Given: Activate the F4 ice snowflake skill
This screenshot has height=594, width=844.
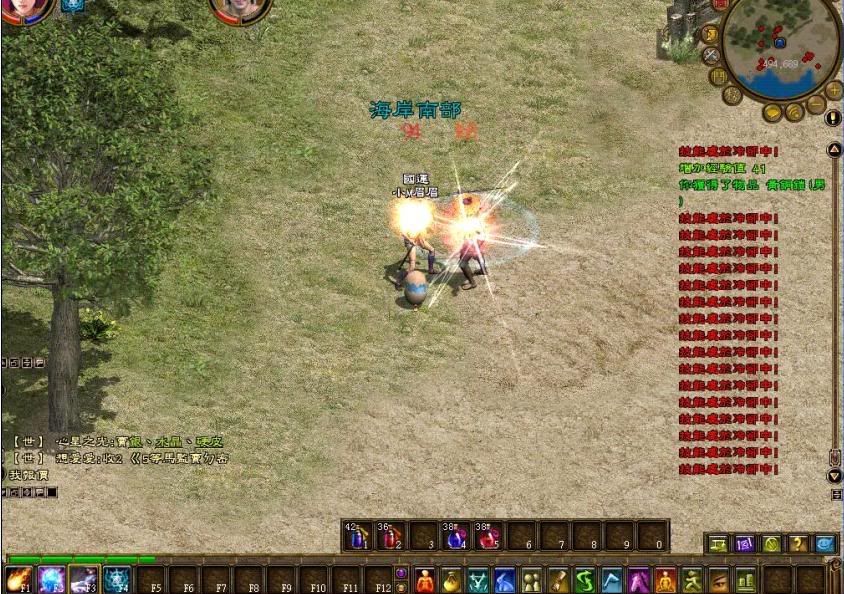Looking at the screenshot, I should tap(116, 579).
